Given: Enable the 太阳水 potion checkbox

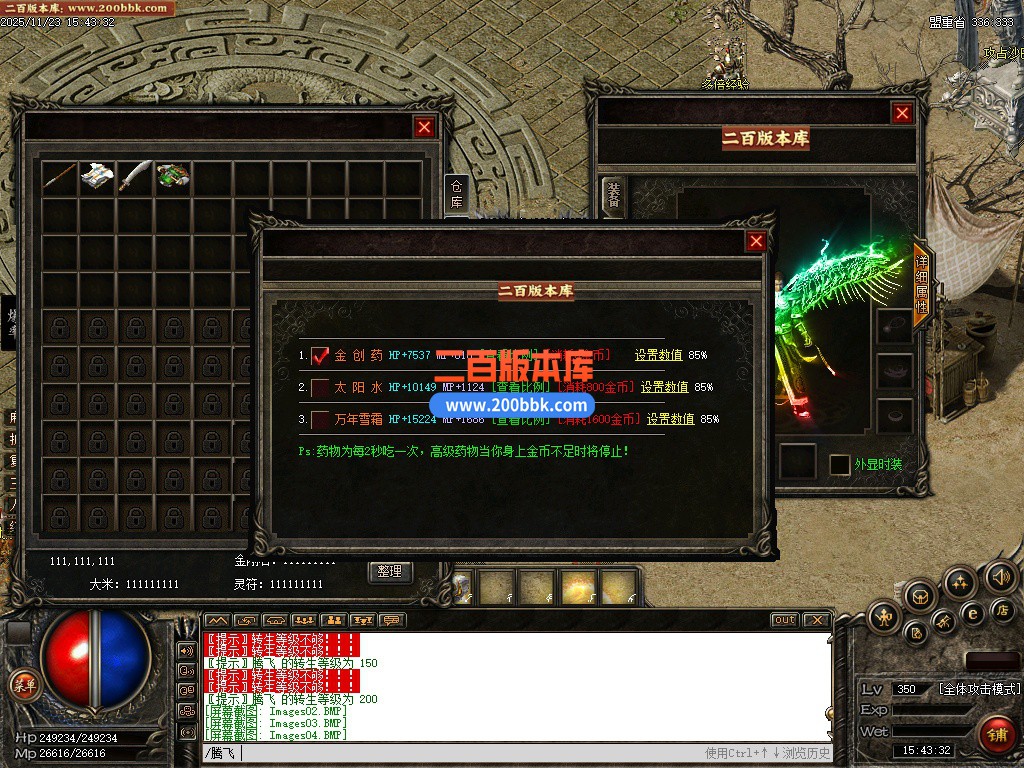Looking at the screenshot, I should coord(320,388).
